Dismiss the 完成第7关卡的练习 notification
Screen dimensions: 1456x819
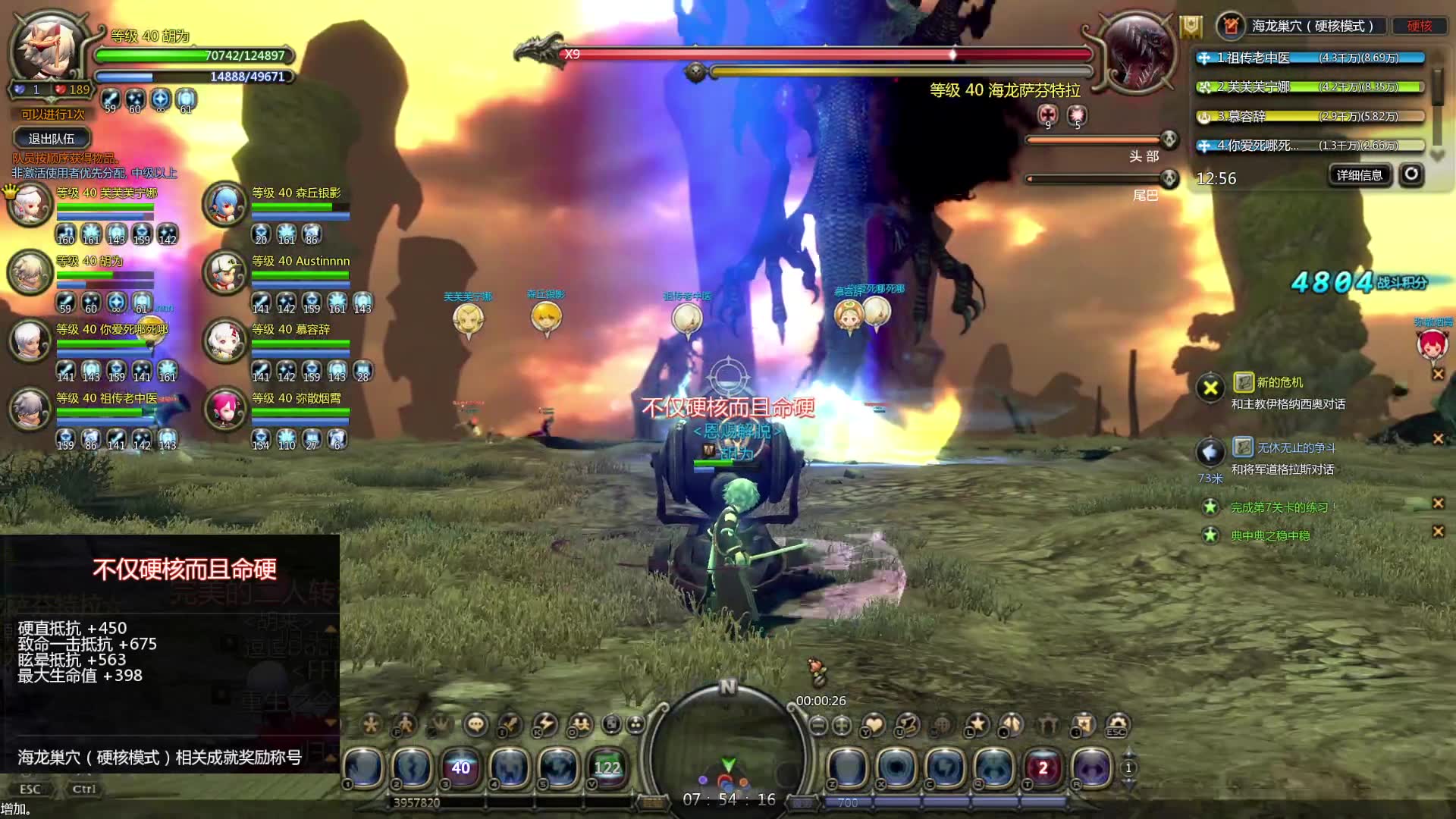(1438, 503)
